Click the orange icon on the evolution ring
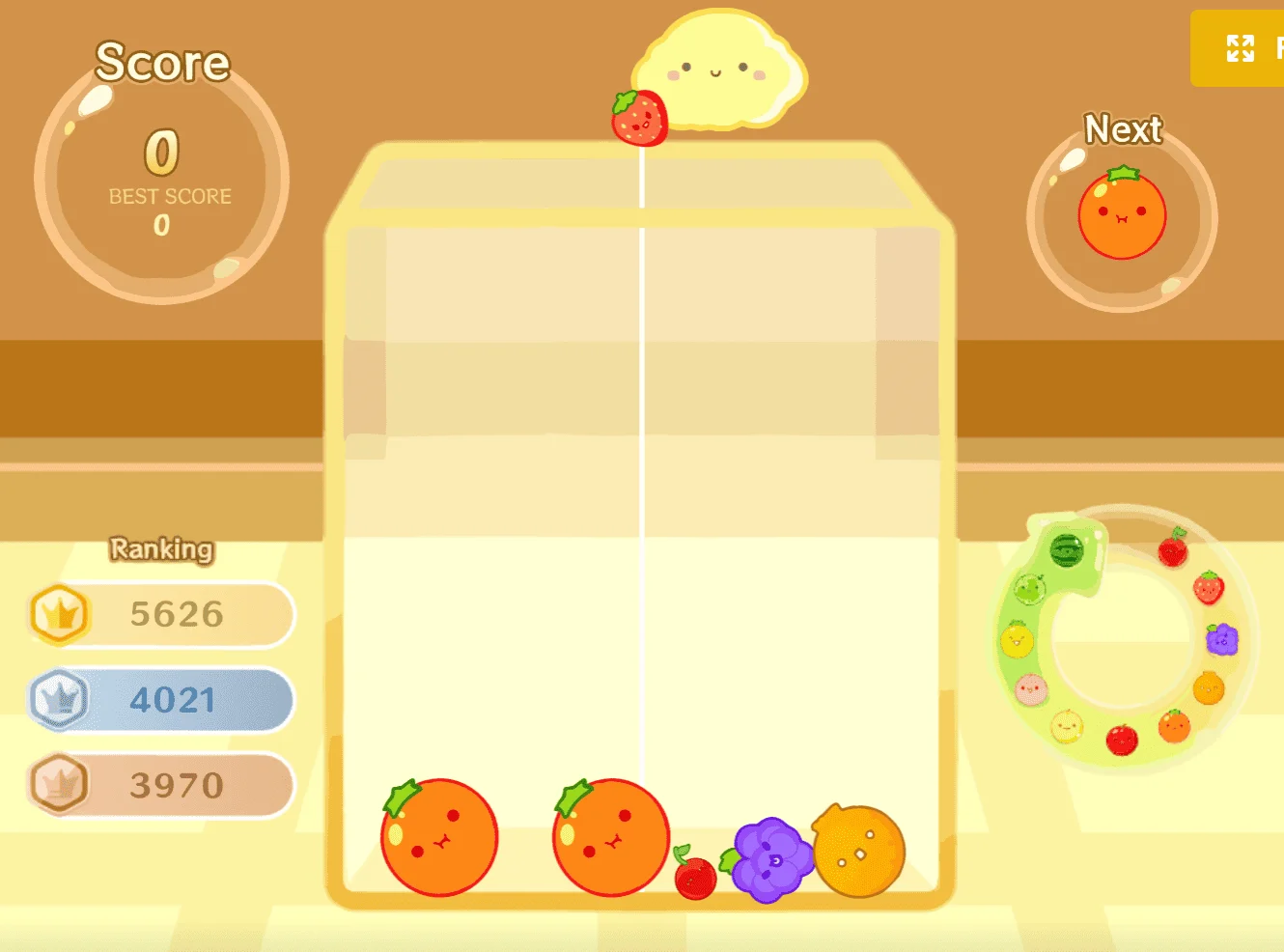The image size is (1284, 952). click(1174, 726)
